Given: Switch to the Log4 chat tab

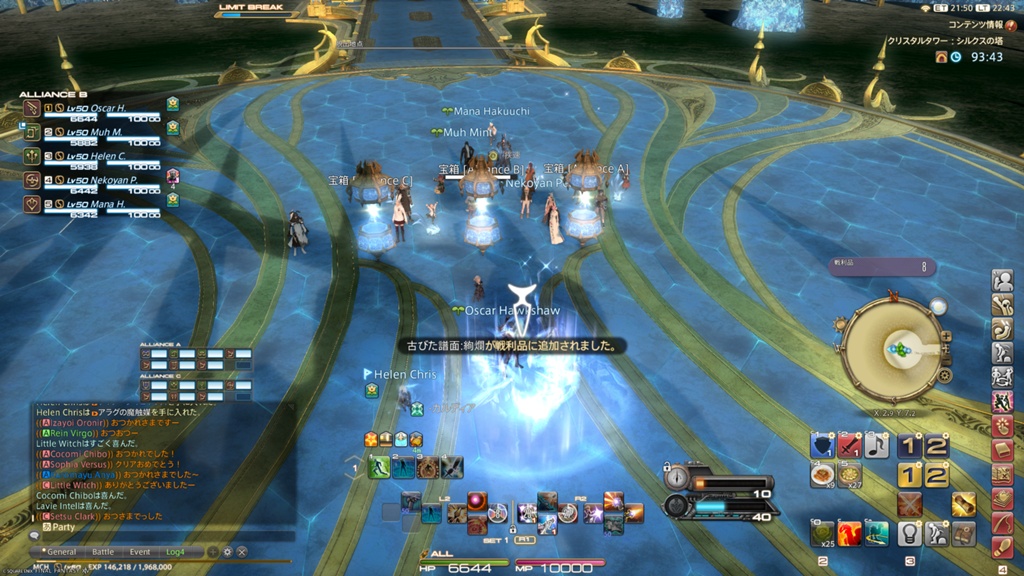Looking at the screenshot, I should coord(177,551).
